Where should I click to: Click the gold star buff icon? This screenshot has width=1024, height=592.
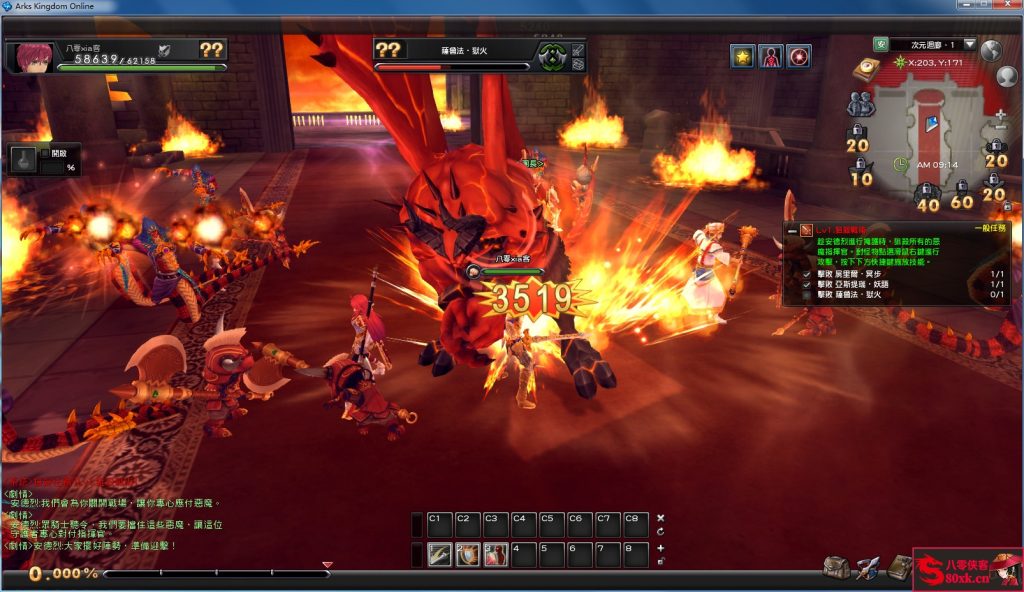[x=742, y=56]
